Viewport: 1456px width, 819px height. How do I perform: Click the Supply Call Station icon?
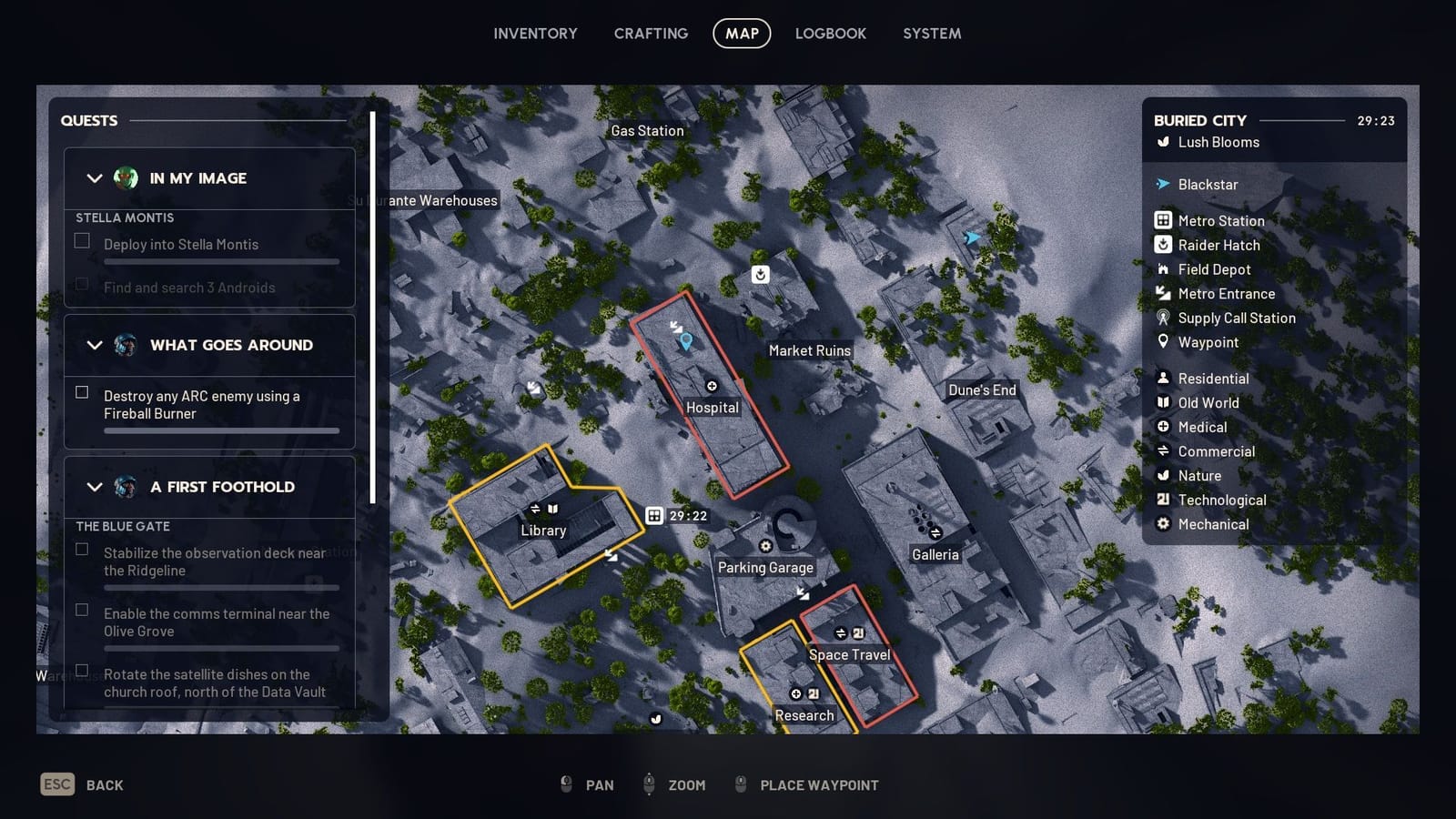coord(1162,318)
